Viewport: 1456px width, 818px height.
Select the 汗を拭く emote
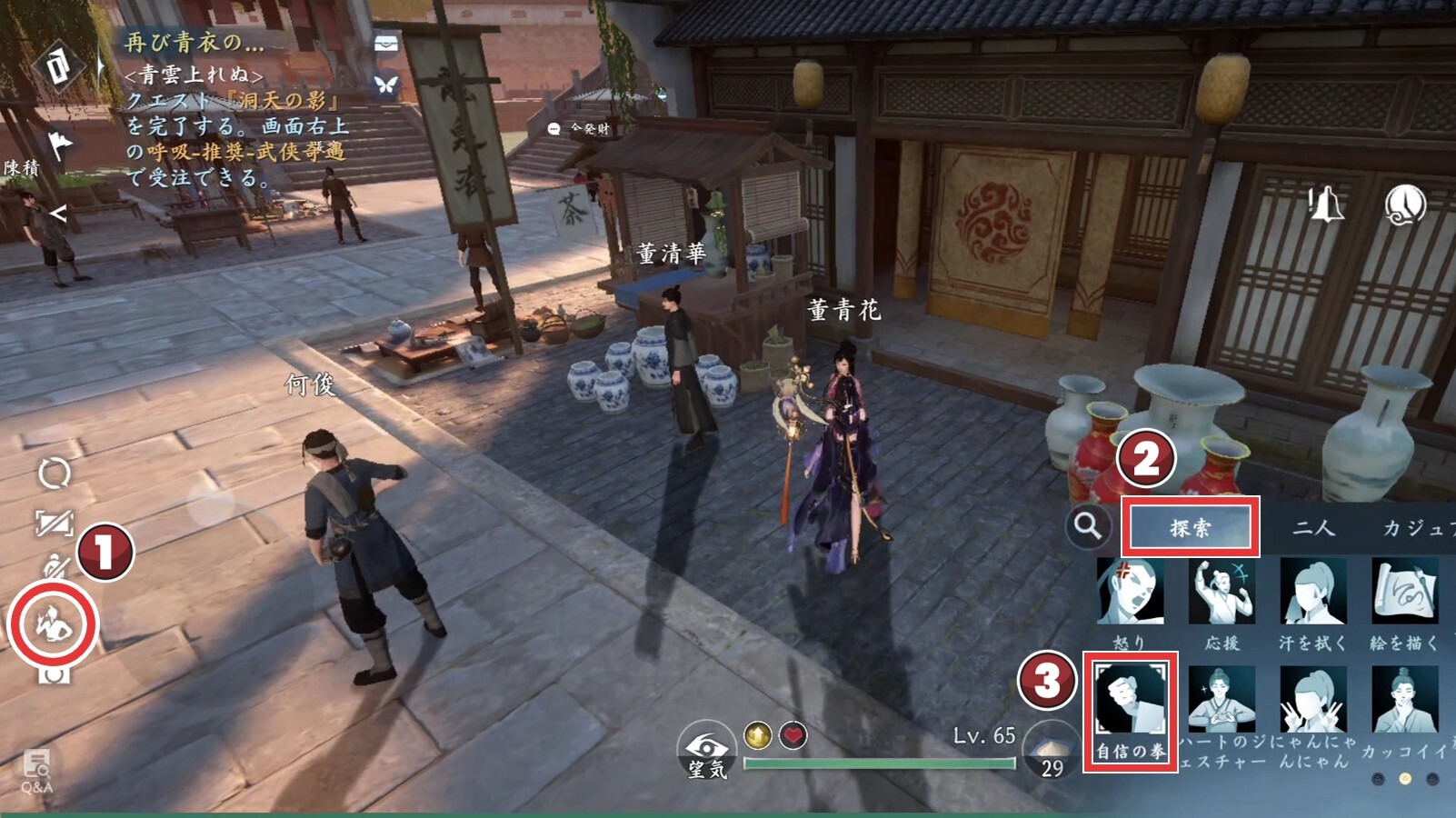tap(1312, 594)
